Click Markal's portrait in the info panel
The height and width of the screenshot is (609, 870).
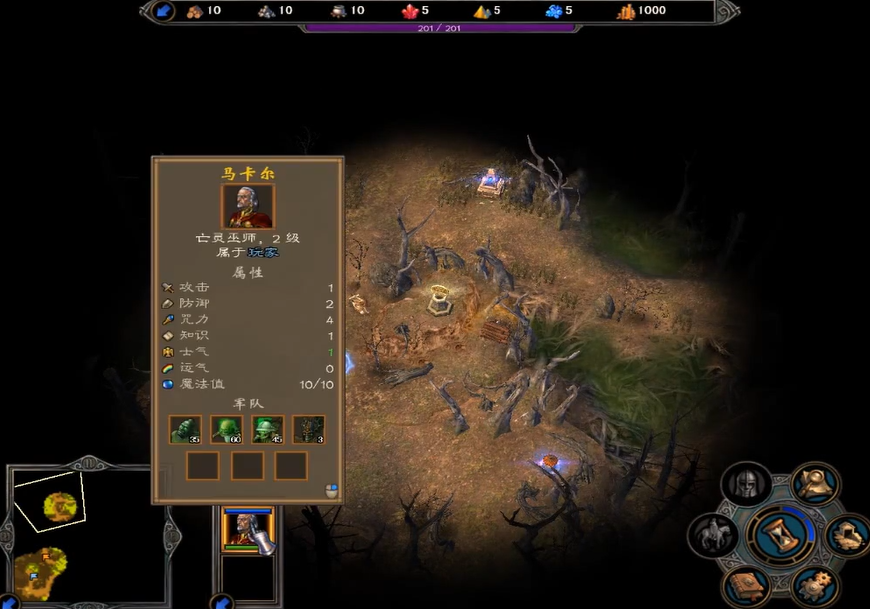point(247,205)
